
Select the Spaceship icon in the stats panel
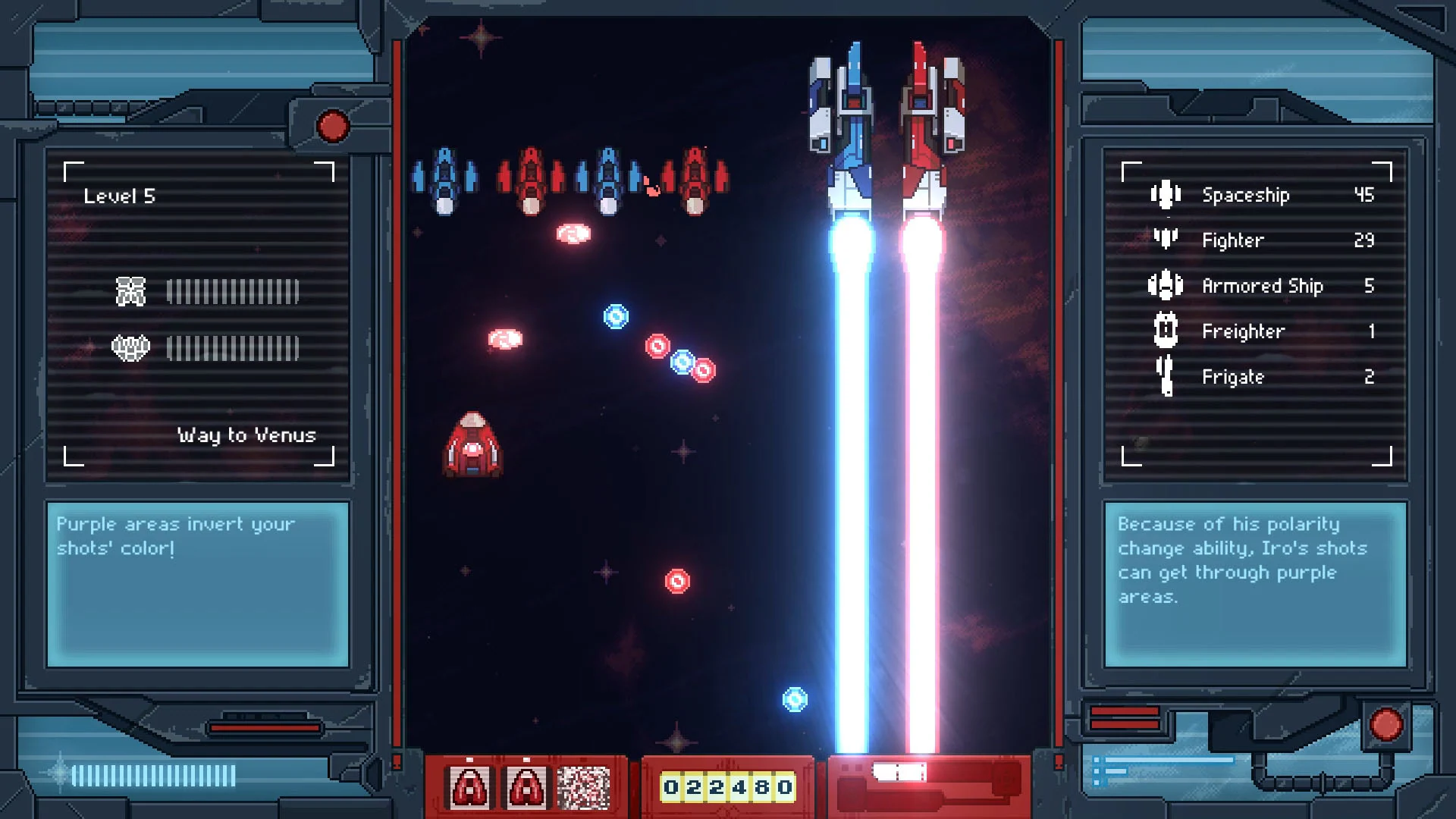click(x=1164, y=195)
